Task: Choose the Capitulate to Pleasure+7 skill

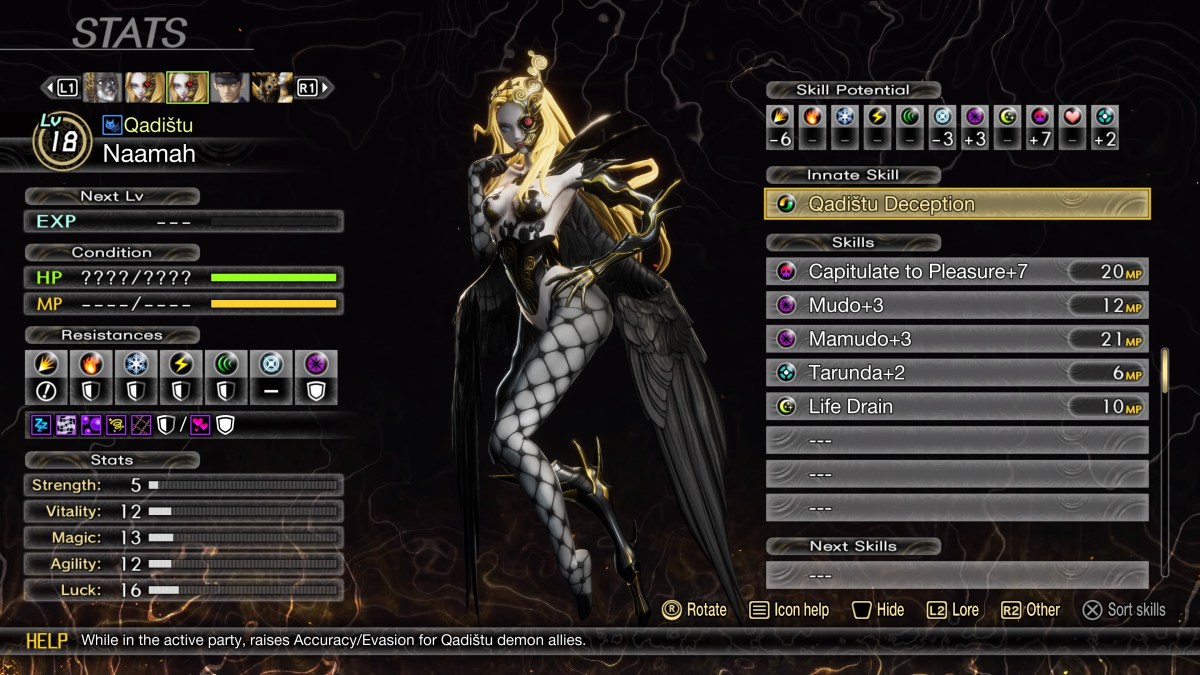Action: [x=957, y=271]
